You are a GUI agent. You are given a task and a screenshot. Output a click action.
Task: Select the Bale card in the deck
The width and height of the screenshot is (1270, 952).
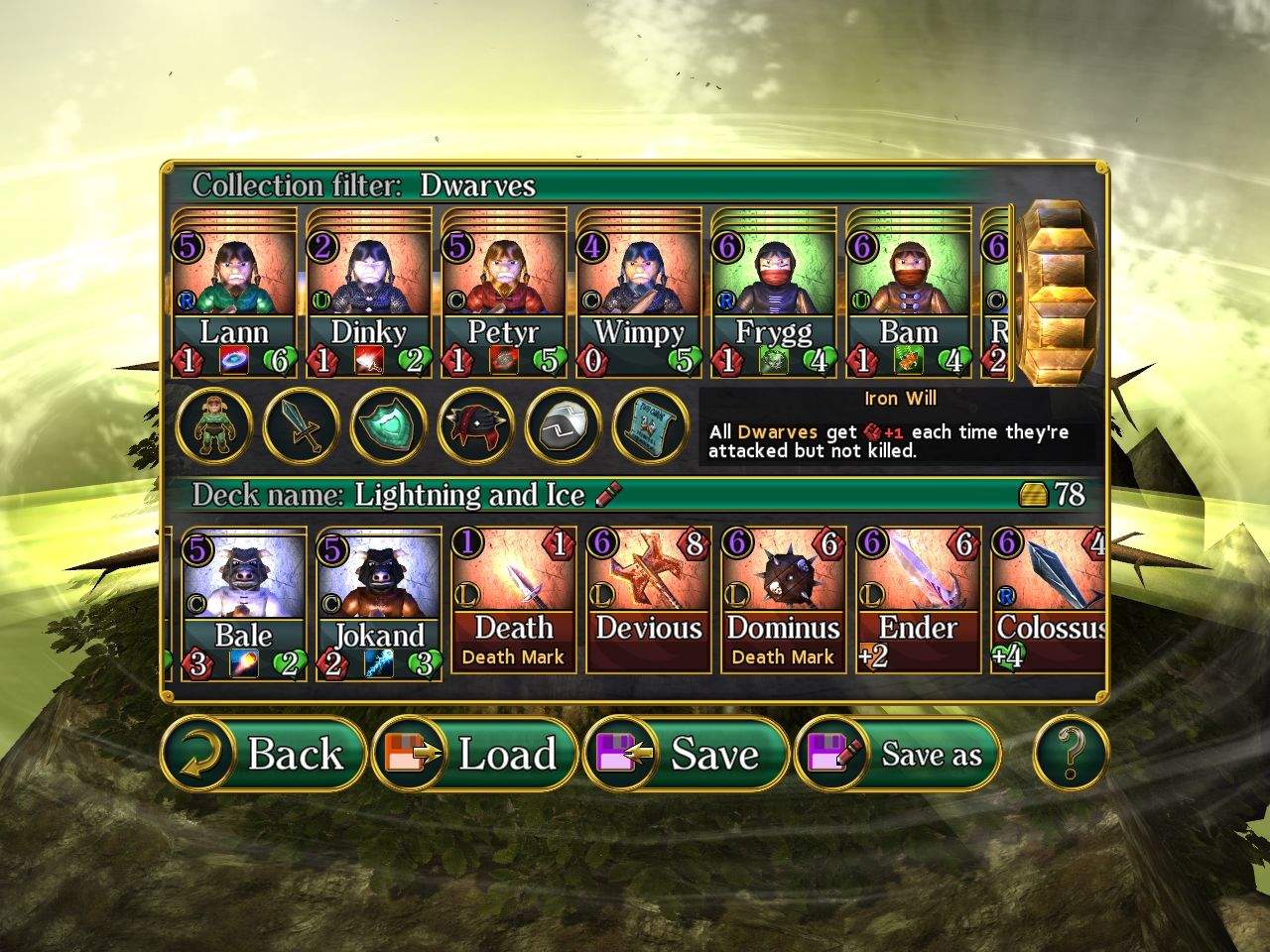click(x=243, y=605)
